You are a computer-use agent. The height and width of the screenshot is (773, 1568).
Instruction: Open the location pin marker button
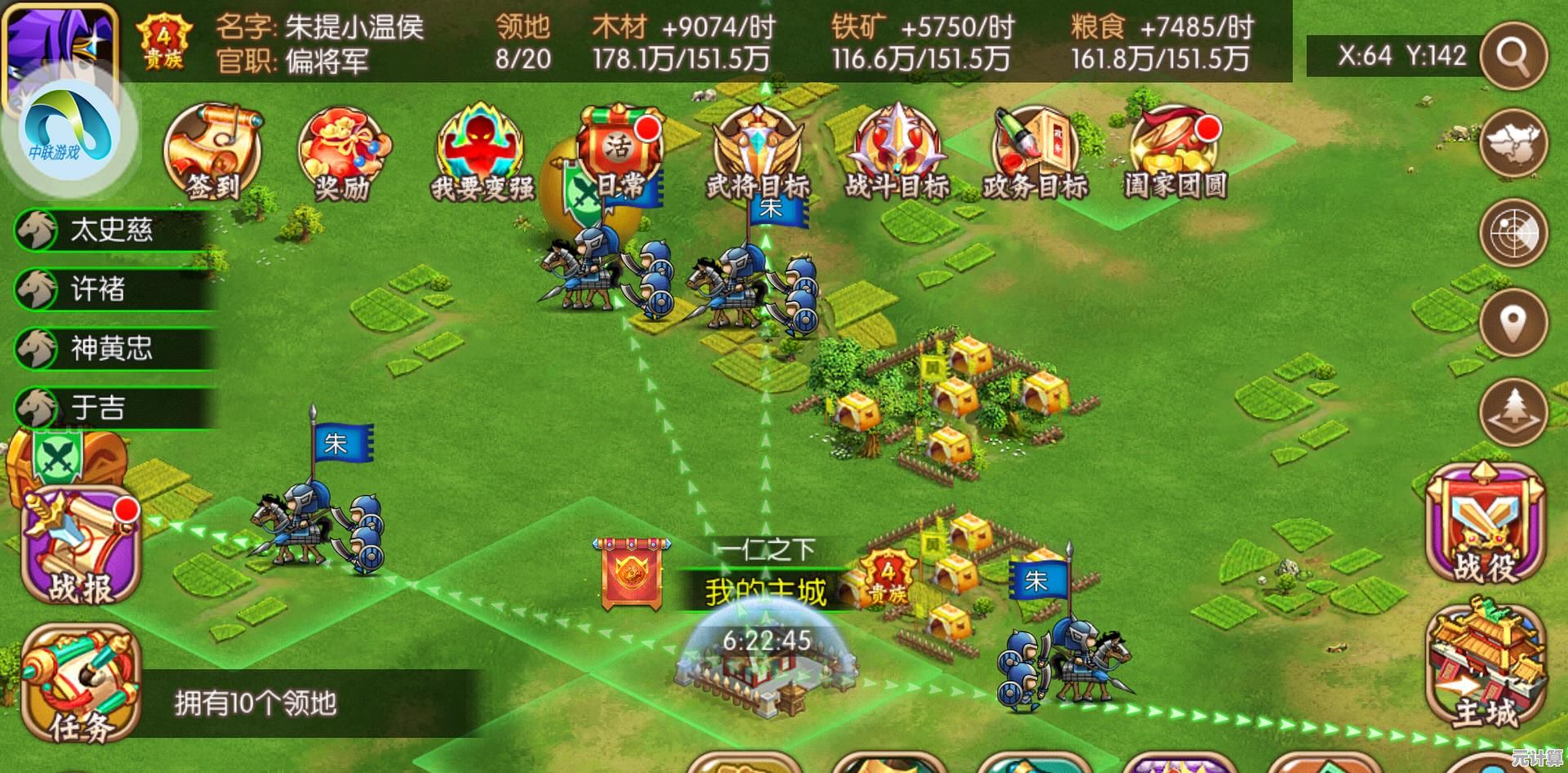click(1513, 321)
